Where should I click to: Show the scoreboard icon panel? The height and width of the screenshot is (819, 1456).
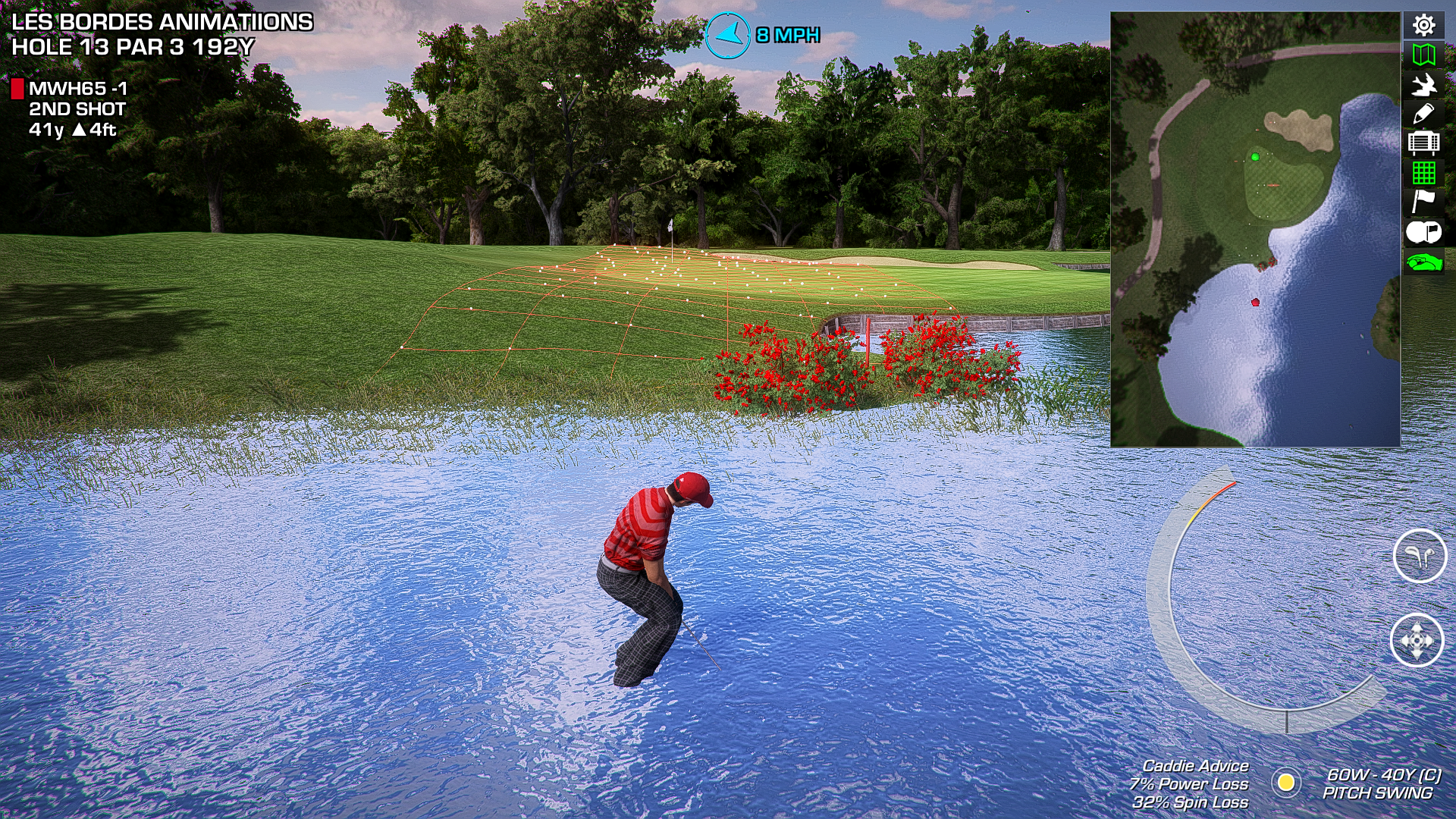click(1423, 143)
